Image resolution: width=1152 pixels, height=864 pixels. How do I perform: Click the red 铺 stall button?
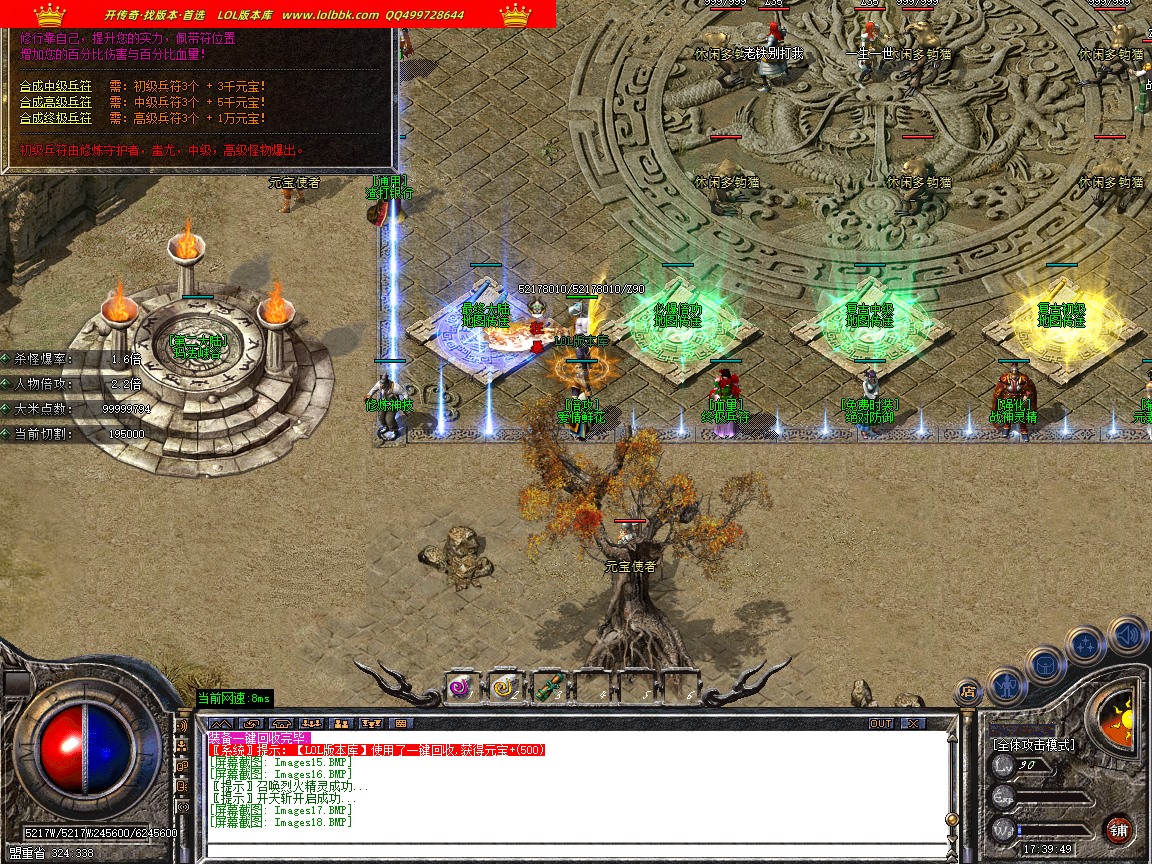pyautogui.click(x=1119, y=829)
